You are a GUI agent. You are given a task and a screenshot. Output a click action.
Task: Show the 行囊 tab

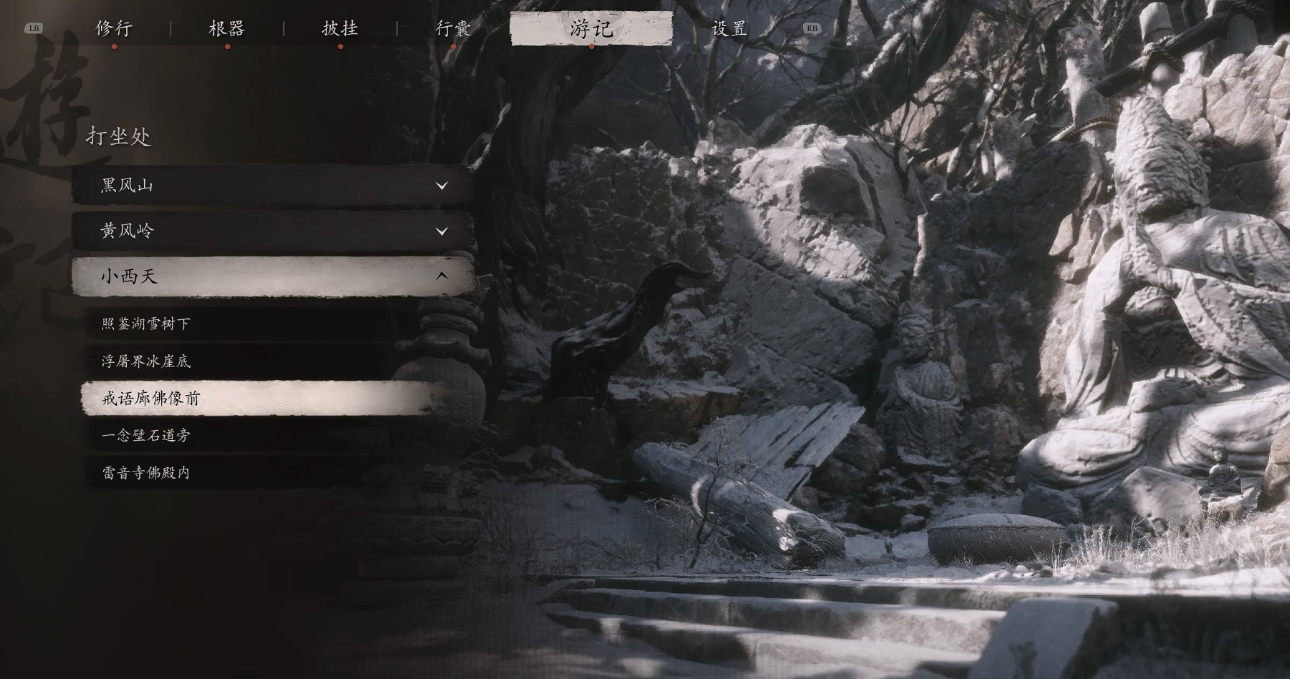tap(453, 28)
